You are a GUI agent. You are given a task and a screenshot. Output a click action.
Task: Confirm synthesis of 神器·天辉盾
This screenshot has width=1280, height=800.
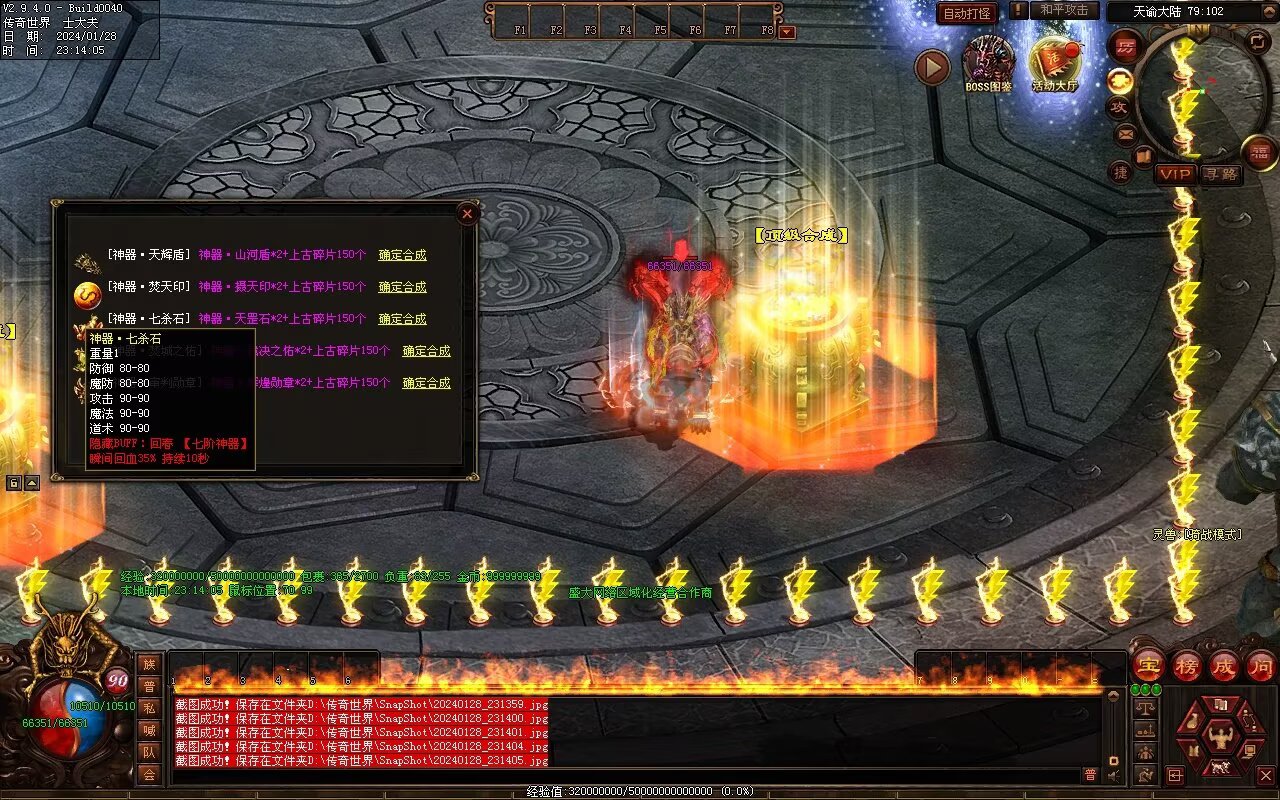point(402,255)
